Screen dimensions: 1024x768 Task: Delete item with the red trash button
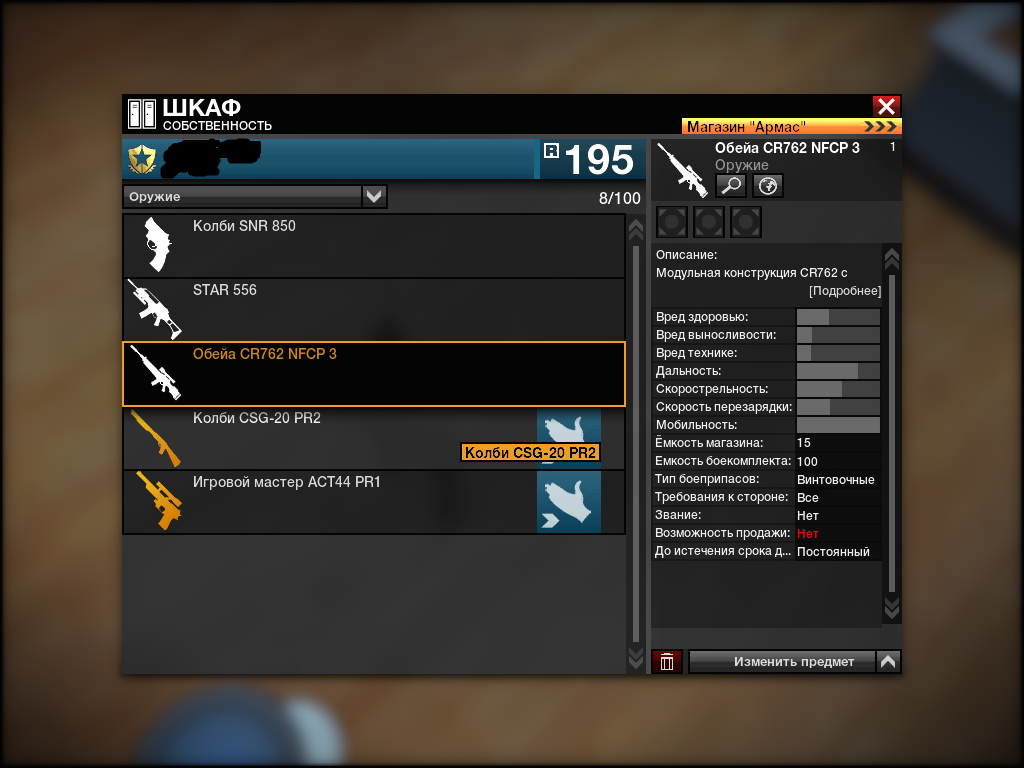667,661
